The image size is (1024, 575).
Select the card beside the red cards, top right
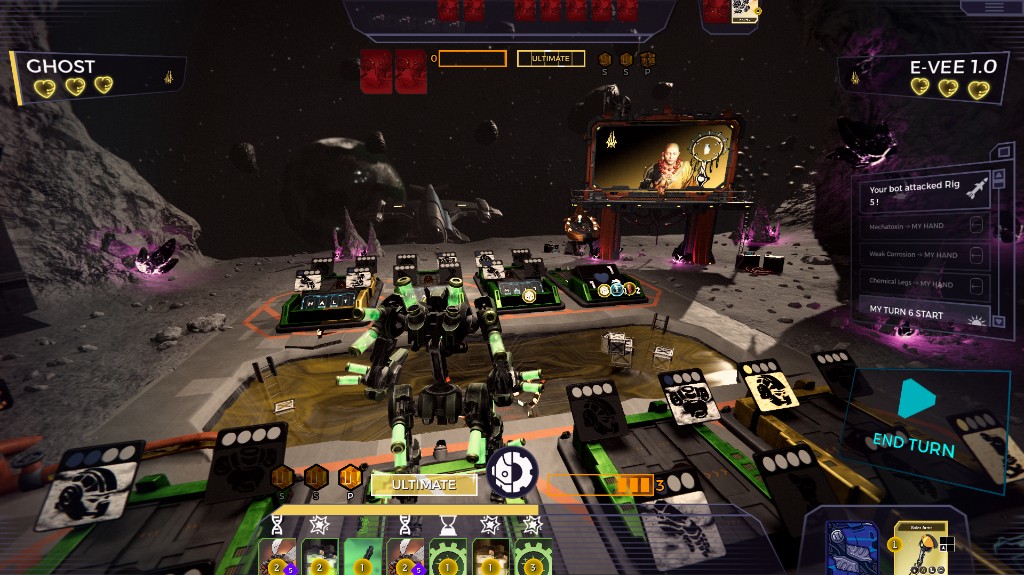[x=743, y=10]
